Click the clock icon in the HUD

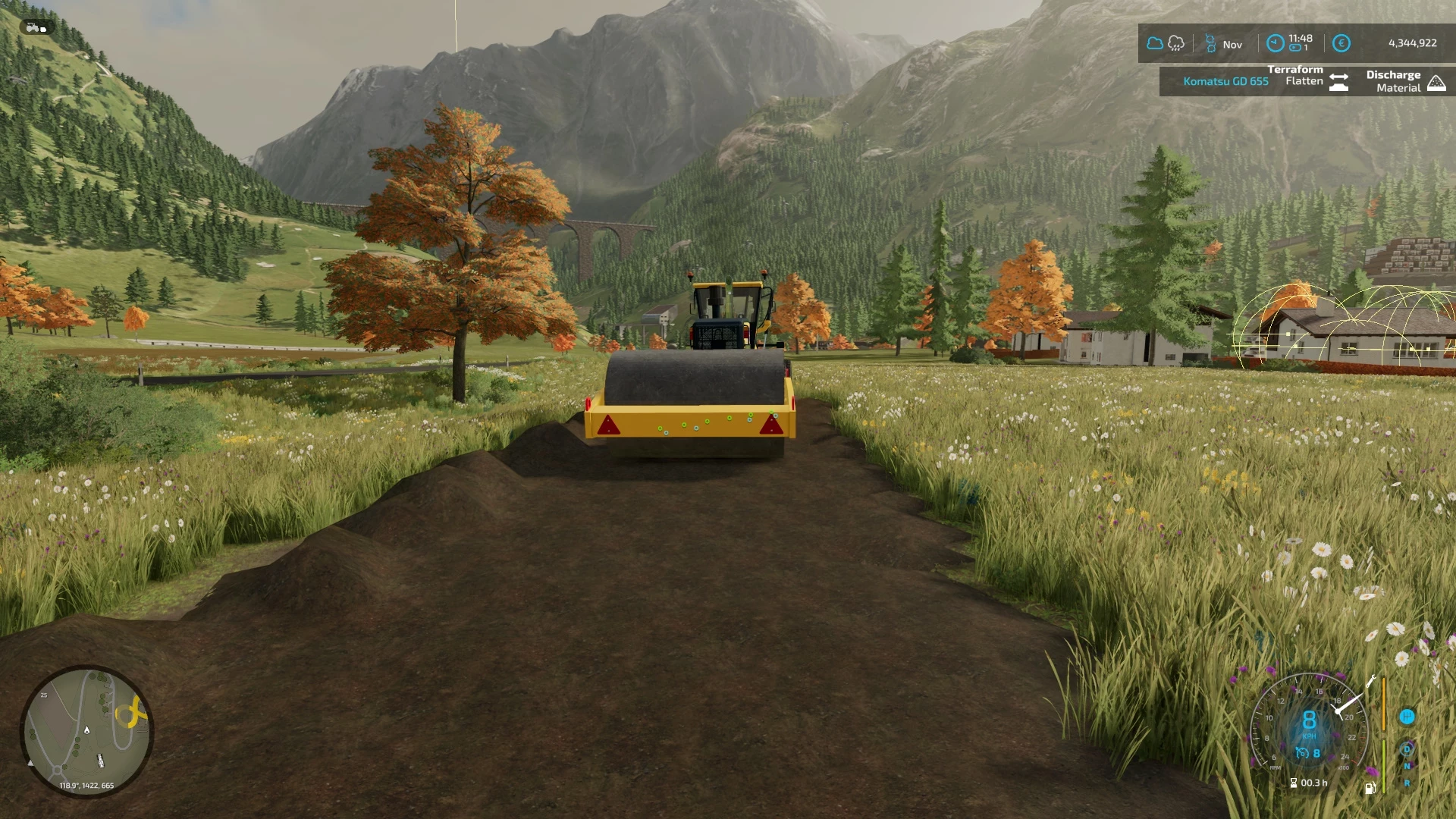[1276, 42]
